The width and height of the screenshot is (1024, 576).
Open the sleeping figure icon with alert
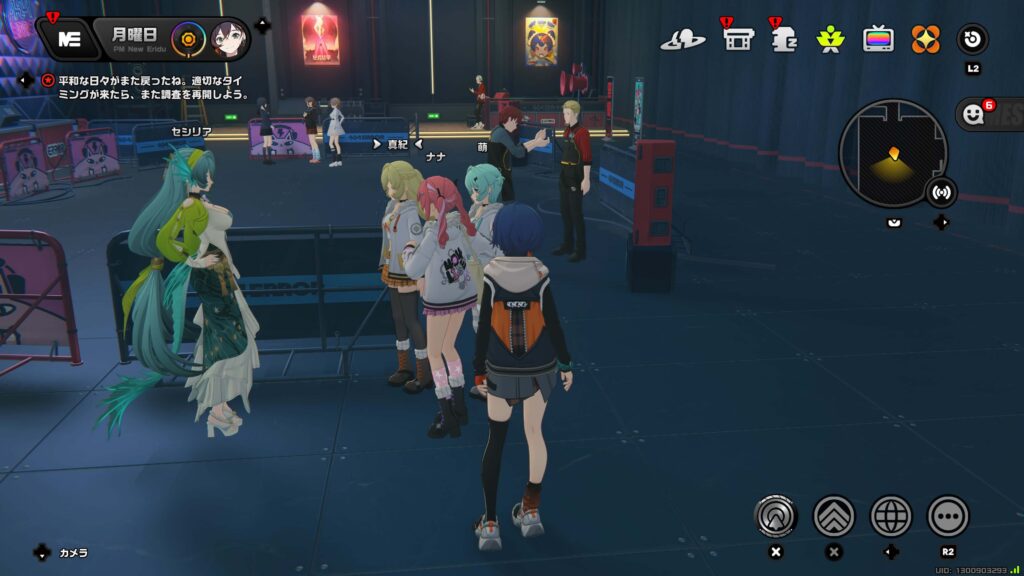[784, 40]
